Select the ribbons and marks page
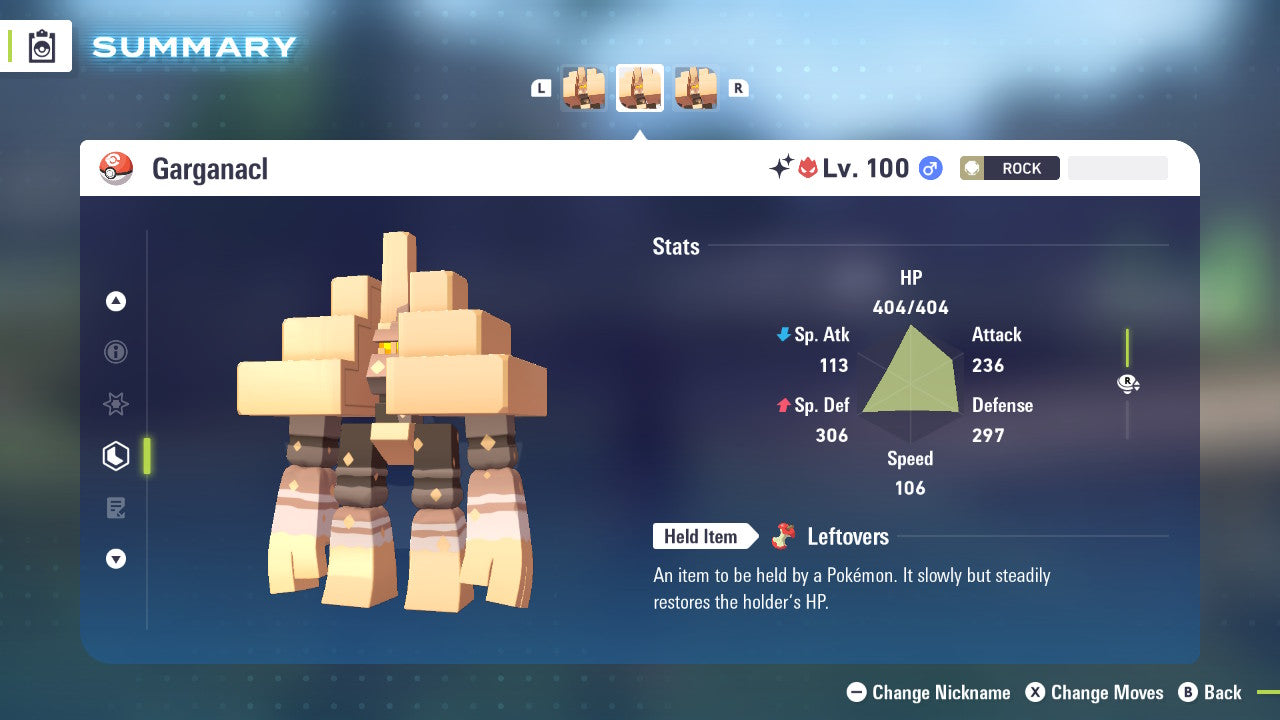Viewport: 1280px width, 720px height. pos(116,404)
